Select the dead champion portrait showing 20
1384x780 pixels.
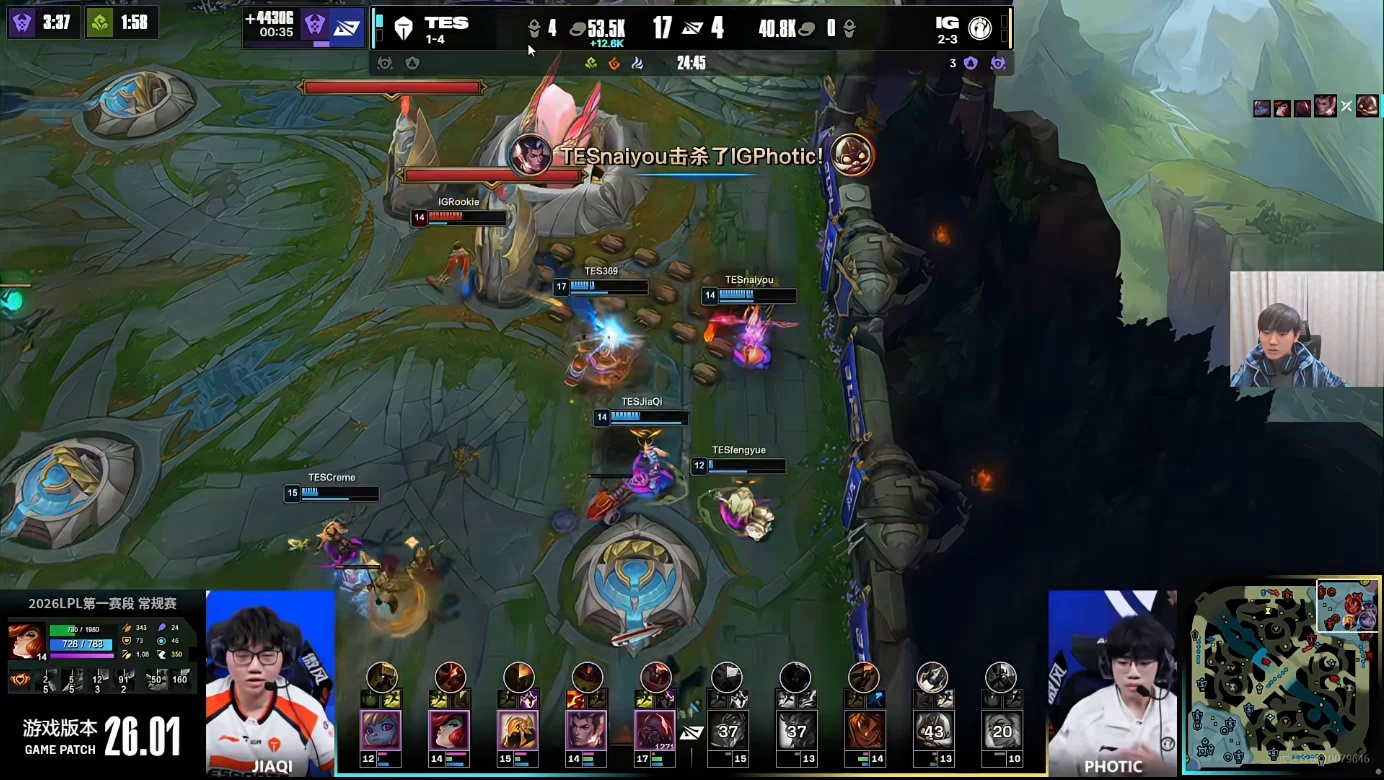click(x=1001, y=730)
